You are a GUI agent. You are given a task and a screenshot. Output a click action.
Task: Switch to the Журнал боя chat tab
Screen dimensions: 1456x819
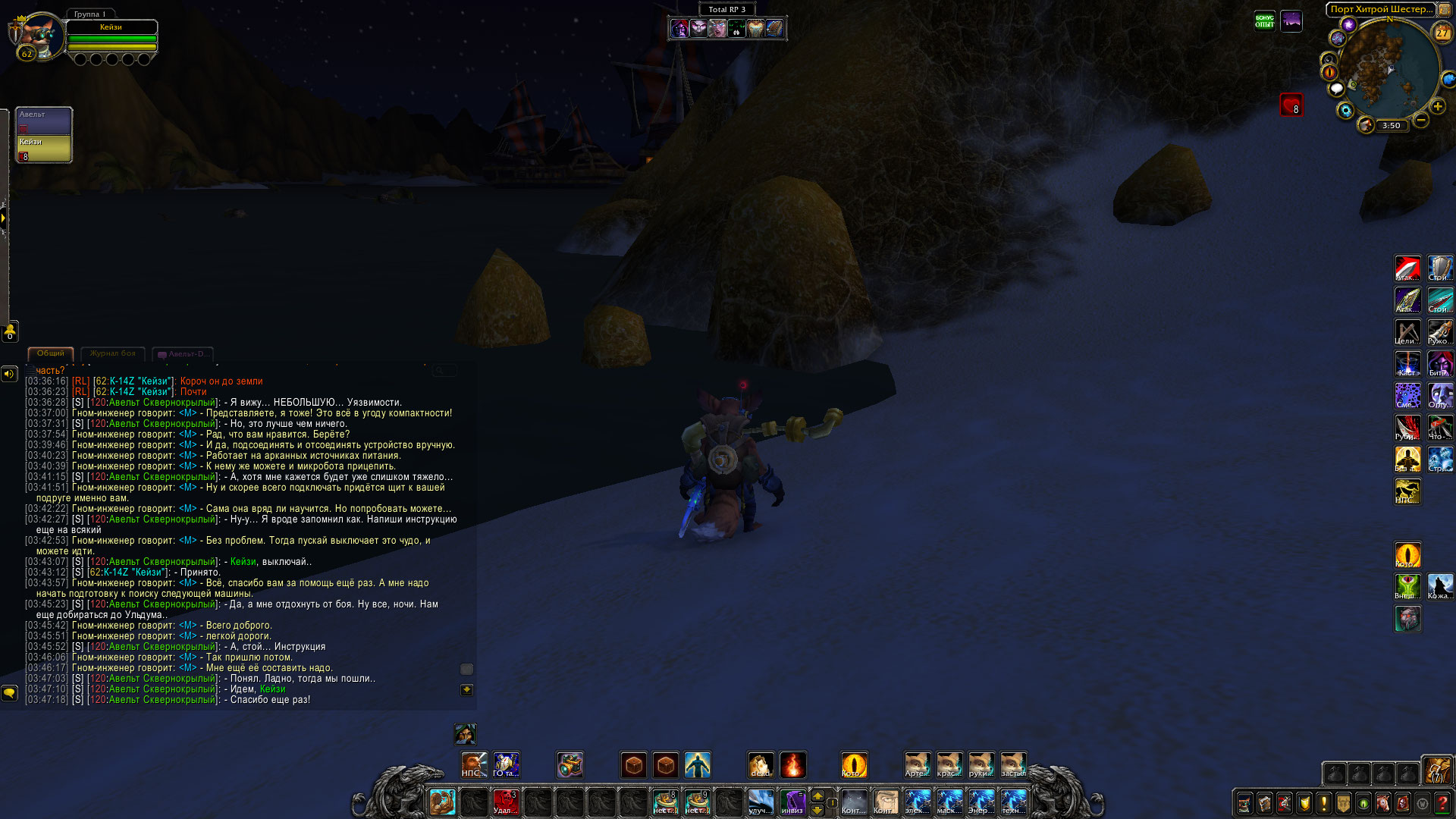click(x=112, y=353)
